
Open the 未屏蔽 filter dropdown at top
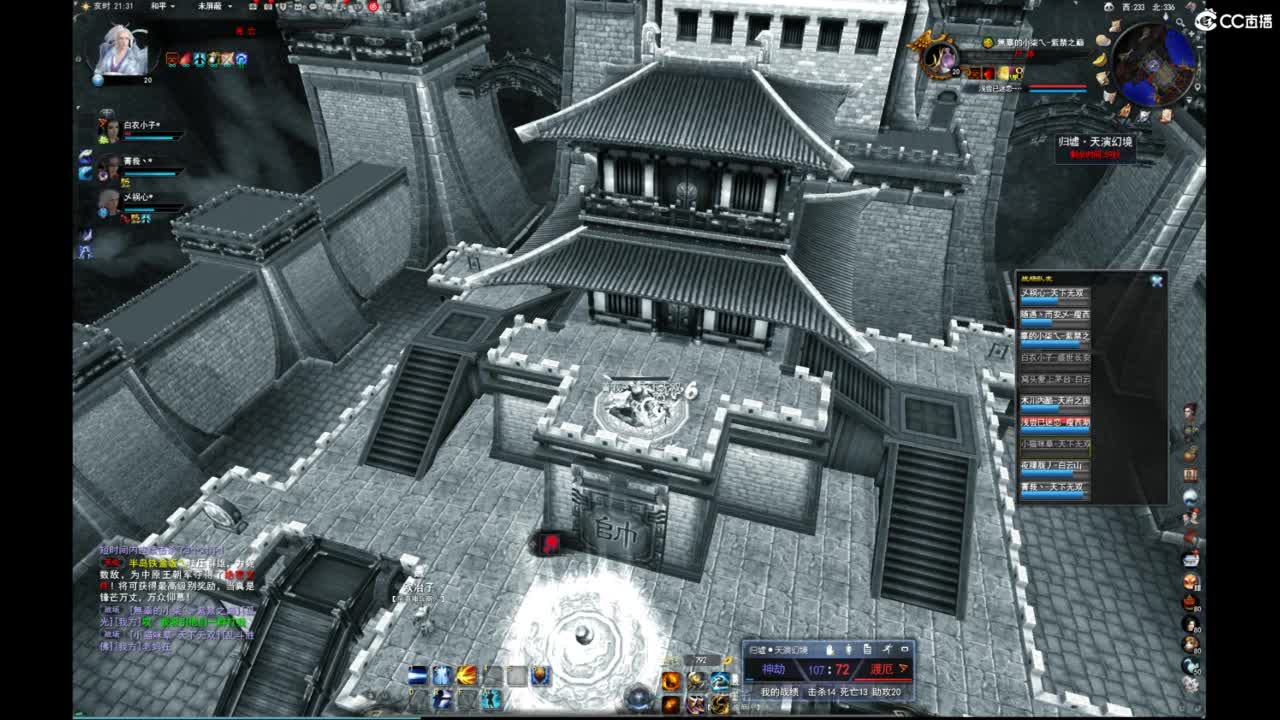pos(215,7)
